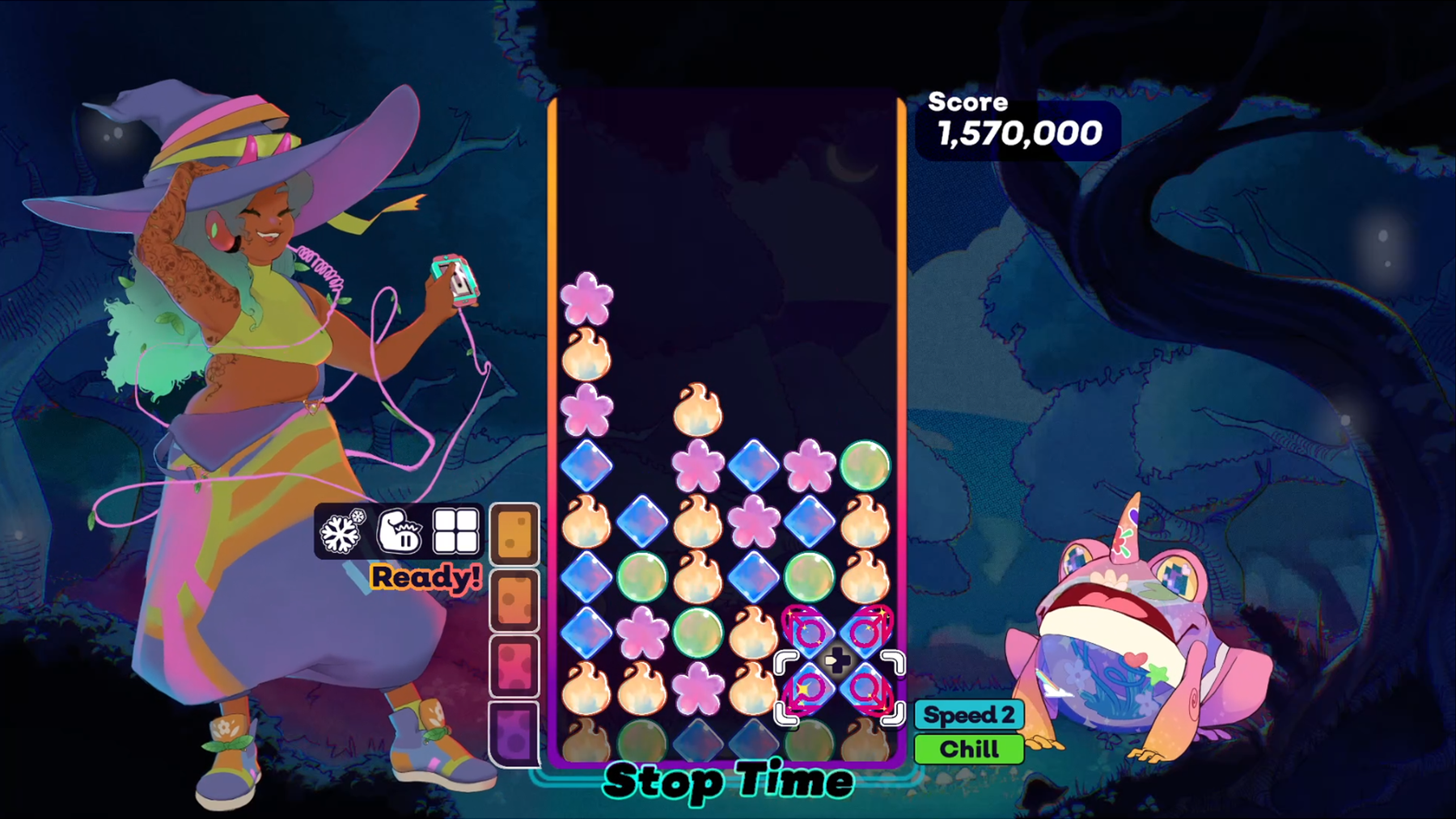
Task: Toggle the Speed 2 indicator
Action: (967, 715)
